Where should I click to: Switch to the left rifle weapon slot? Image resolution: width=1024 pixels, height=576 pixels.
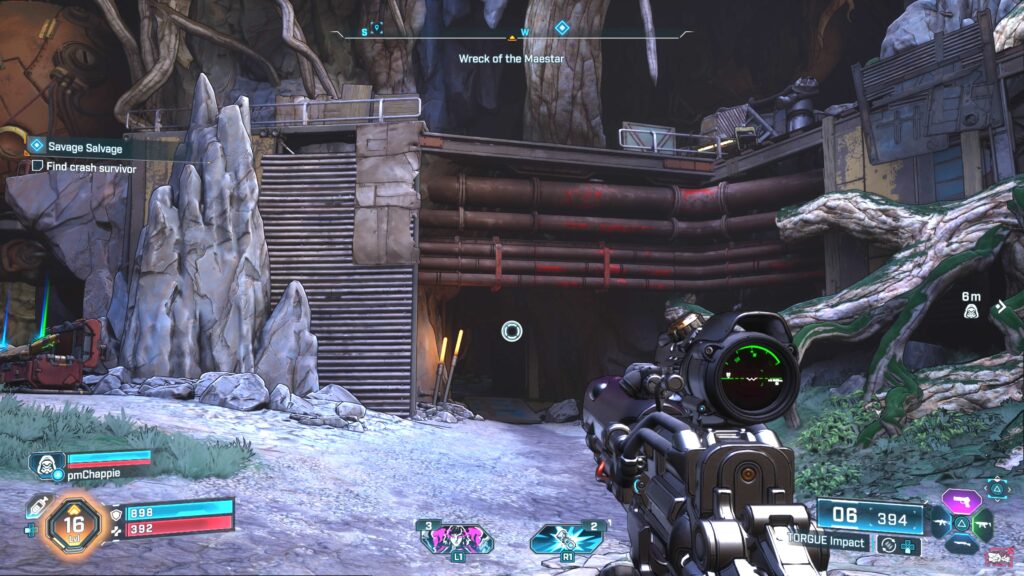(x=940, y=522)
